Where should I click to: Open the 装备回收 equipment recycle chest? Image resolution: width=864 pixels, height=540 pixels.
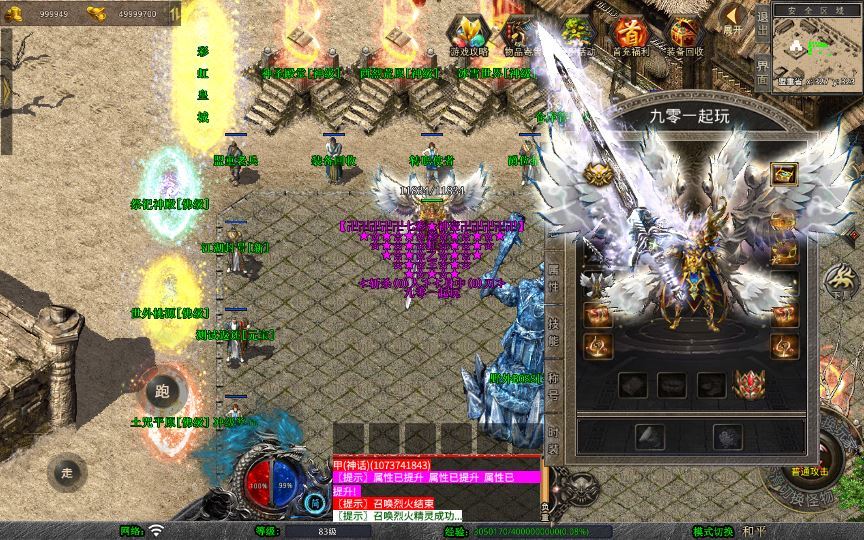click(x=685, y=36)
